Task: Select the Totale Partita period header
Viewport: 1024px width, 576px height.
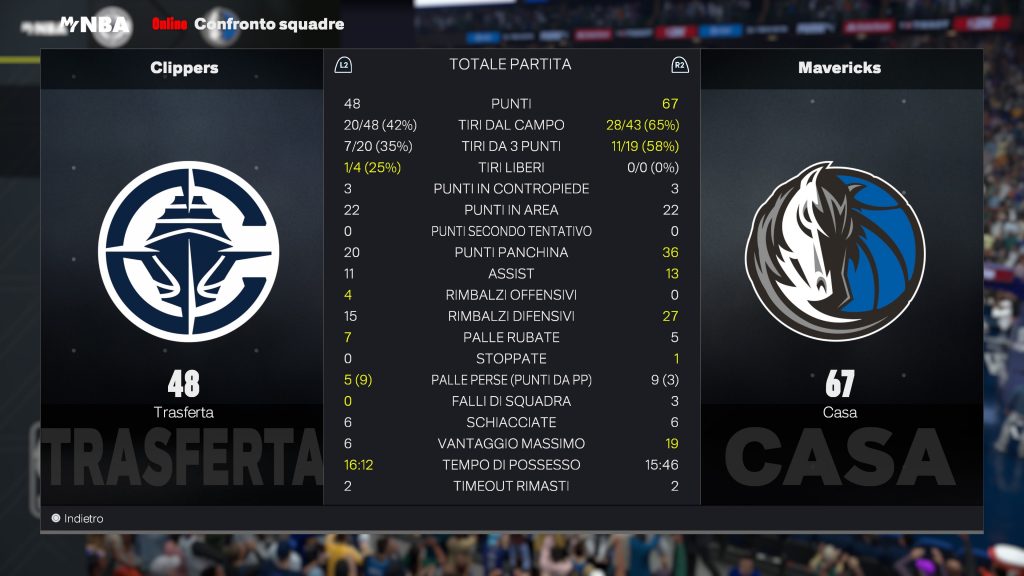Action: [510, 65]
